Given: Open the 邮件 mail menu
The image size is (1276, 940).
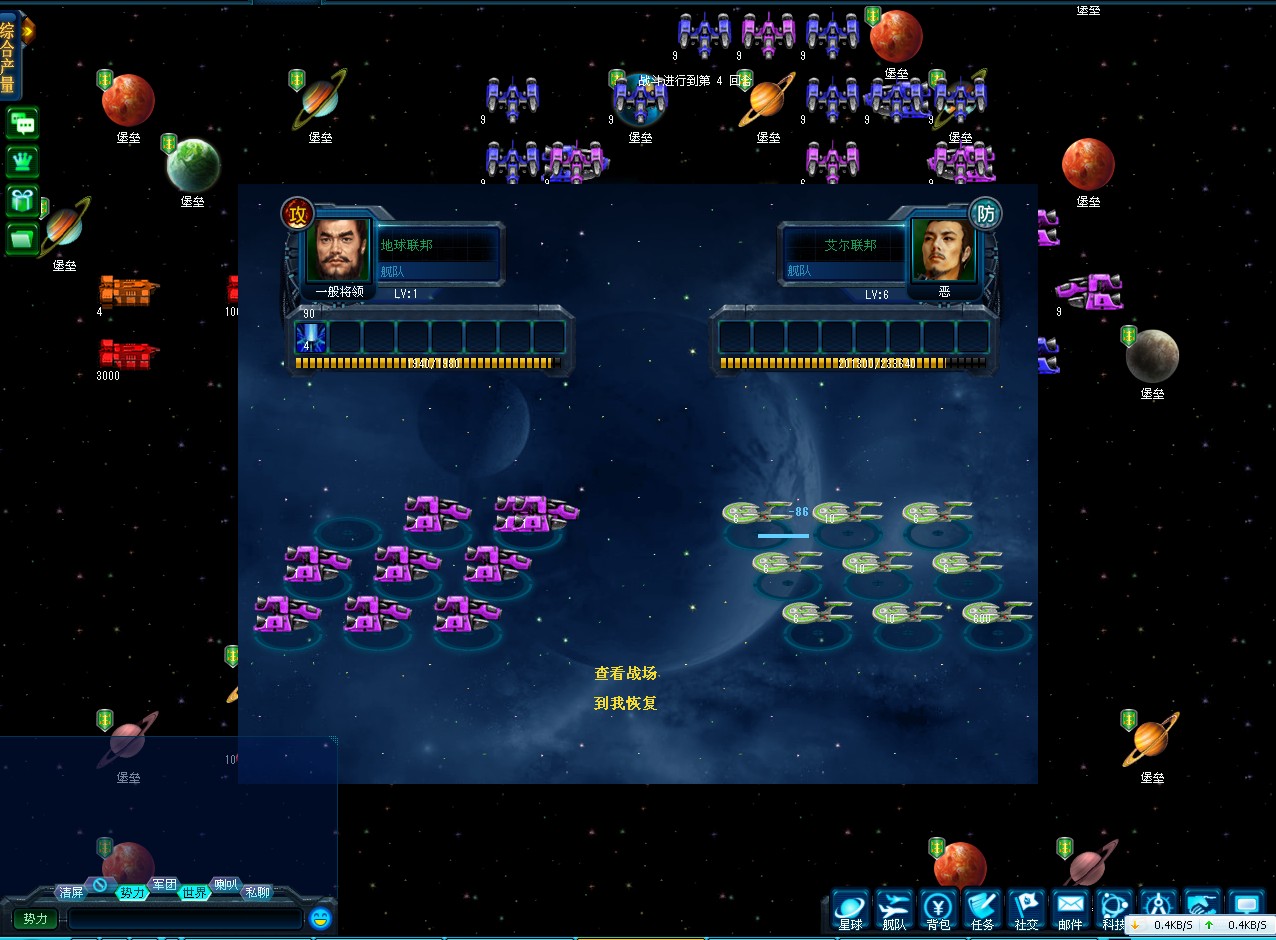Looking at the screenshot, I should (1070, 908).
